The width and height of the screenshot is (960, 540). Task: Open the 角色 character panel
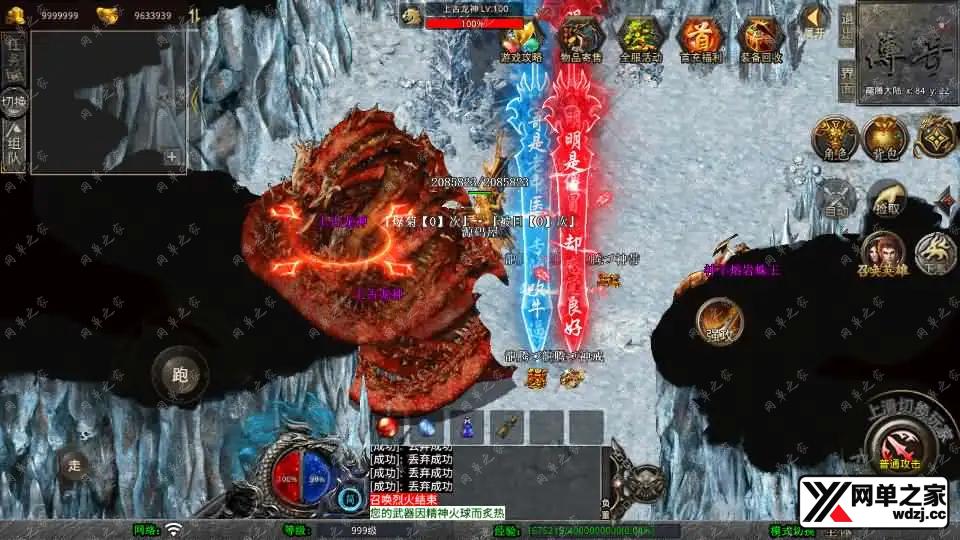(832, 138)
